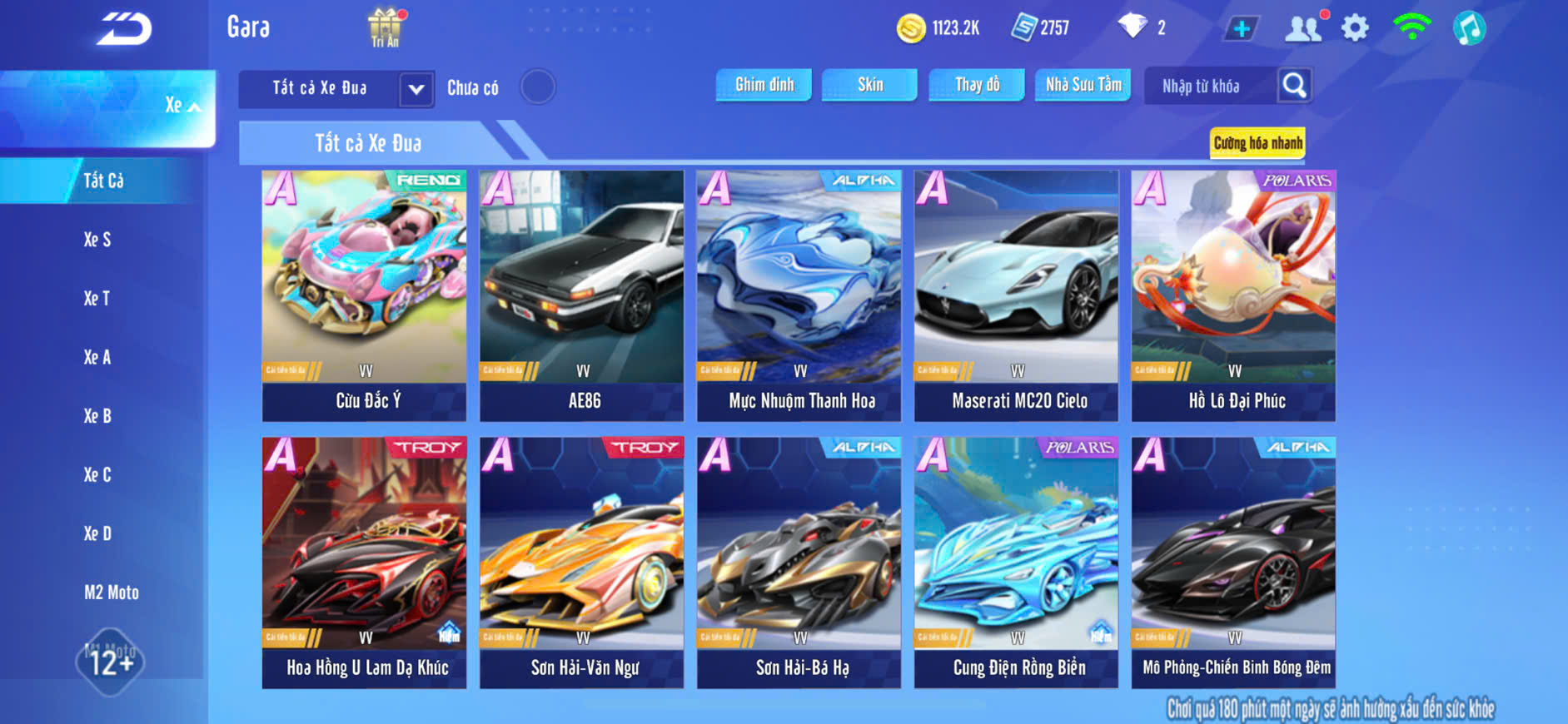Switch to the Xe S category

click(x=97, y=240)
